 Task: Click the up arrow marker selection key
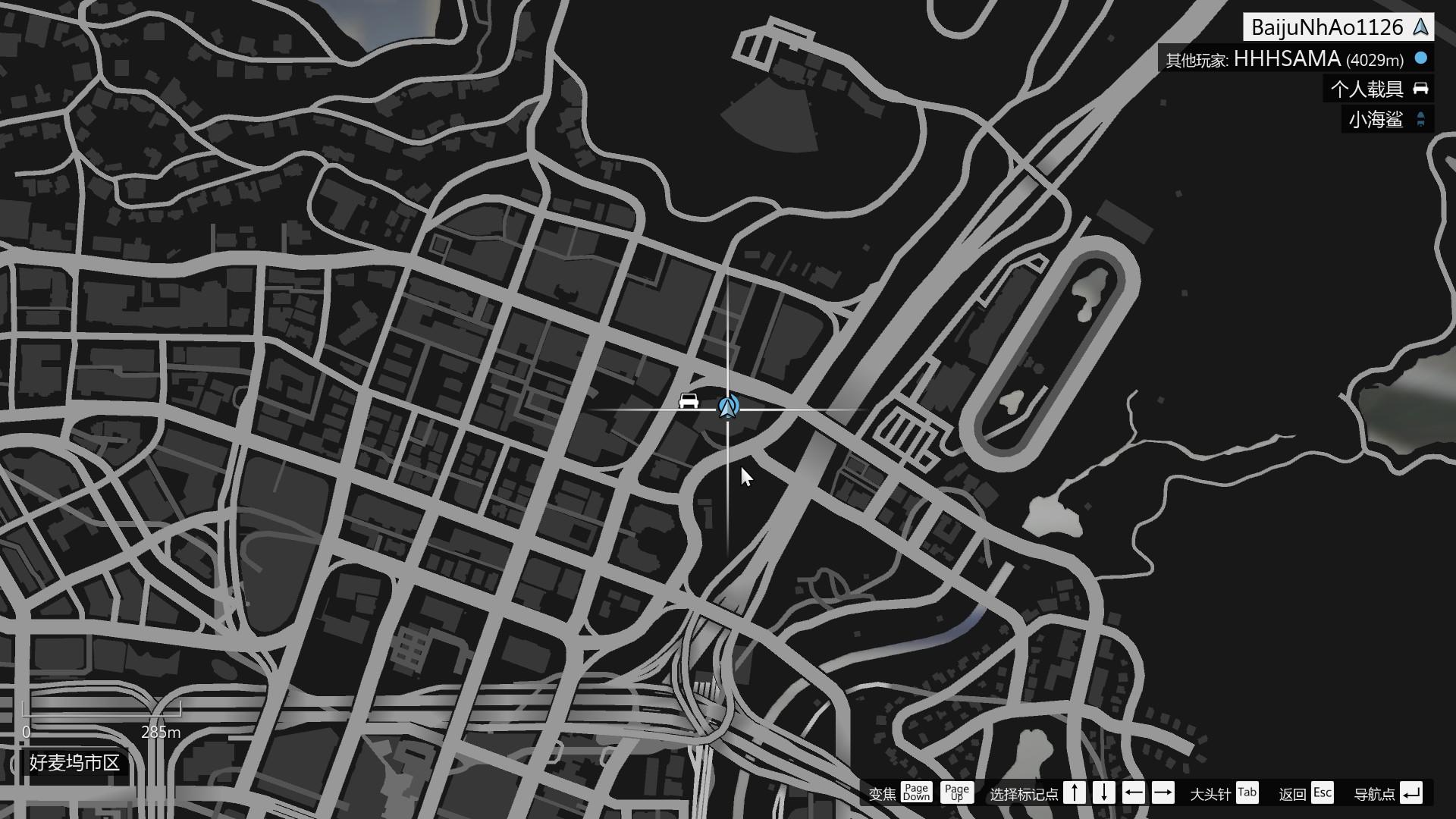tap(1075, 793)
